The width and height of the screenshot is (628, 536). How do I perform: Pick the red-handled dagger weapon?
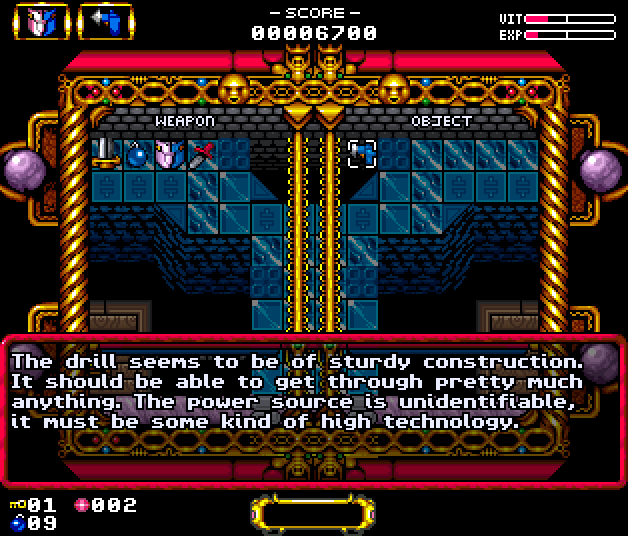(201, 154)
